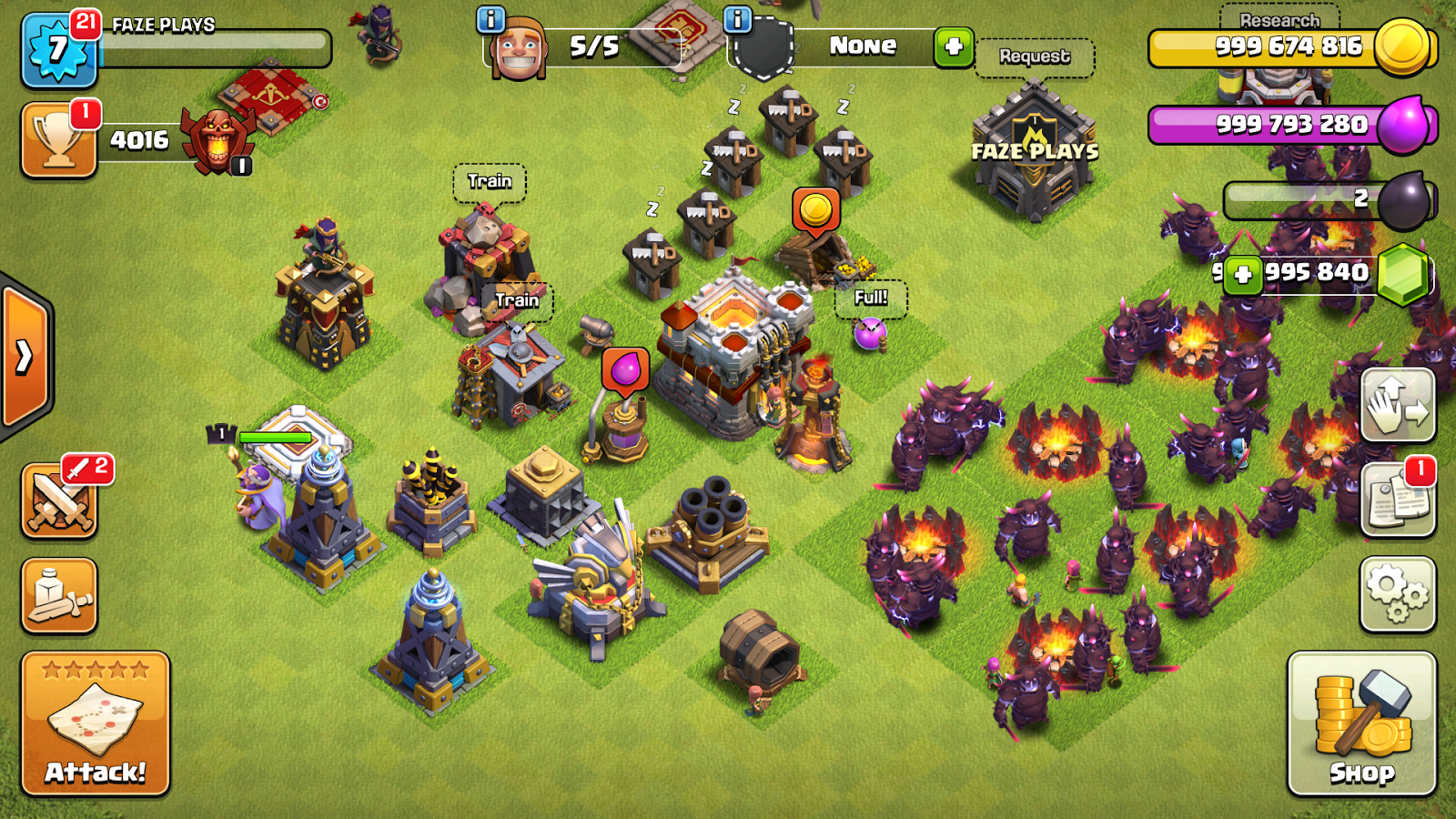Add gems with the green plus button

tap(1242, 274)
